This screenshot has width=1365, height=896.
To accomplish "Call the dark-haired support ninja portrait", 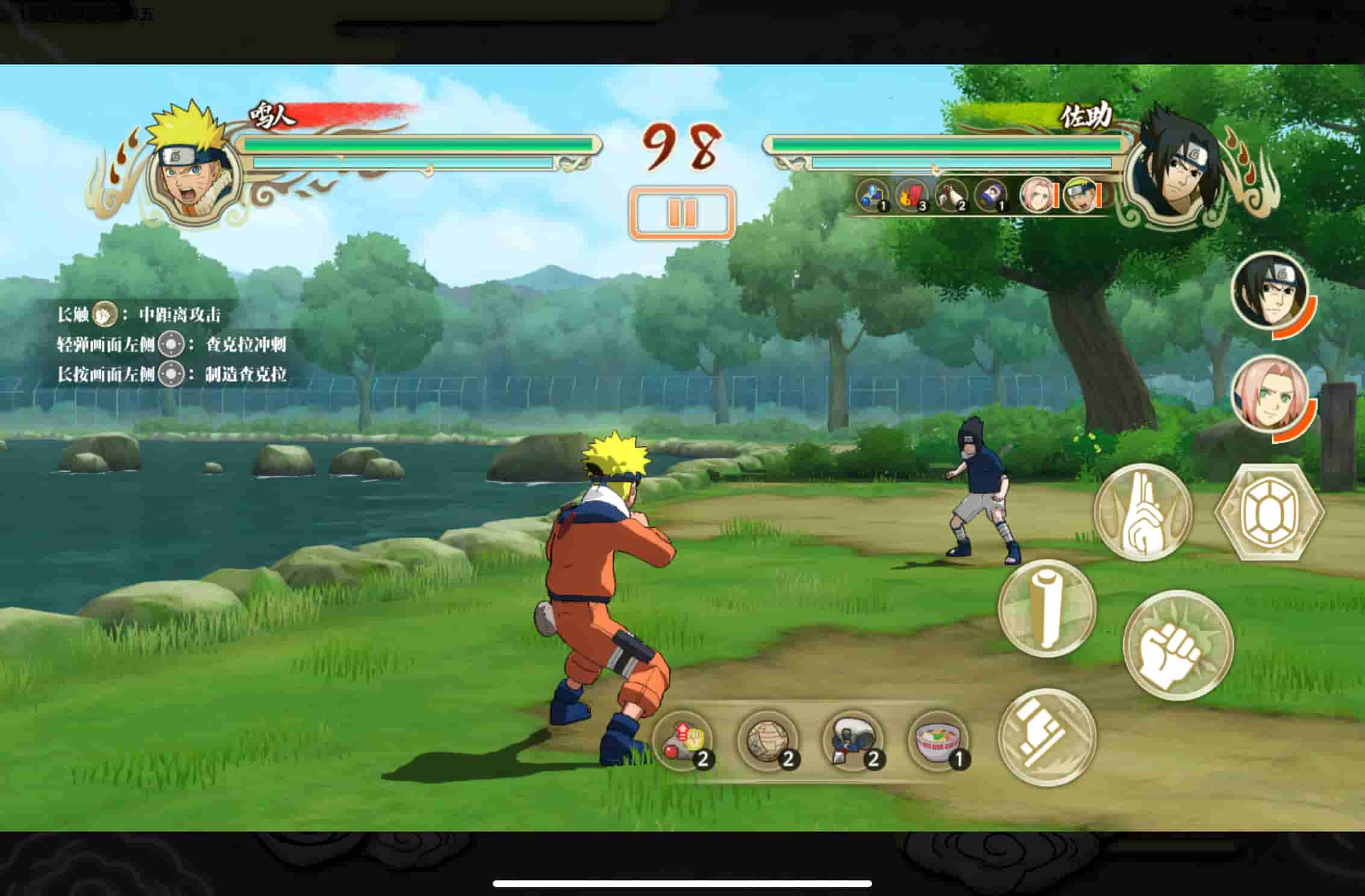I will click(x=1270, y=291).
